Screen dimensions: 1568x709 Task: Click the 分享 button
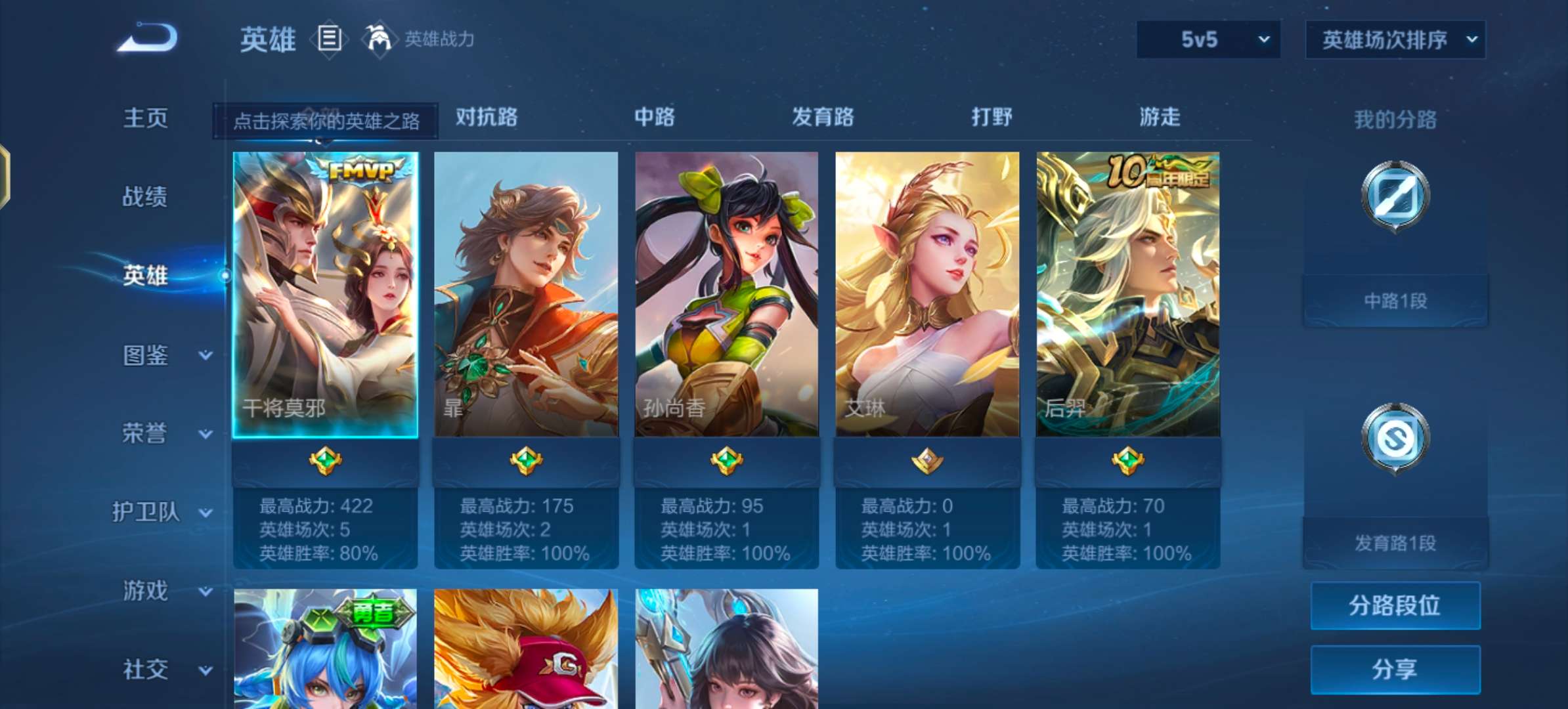point(1395,668)
